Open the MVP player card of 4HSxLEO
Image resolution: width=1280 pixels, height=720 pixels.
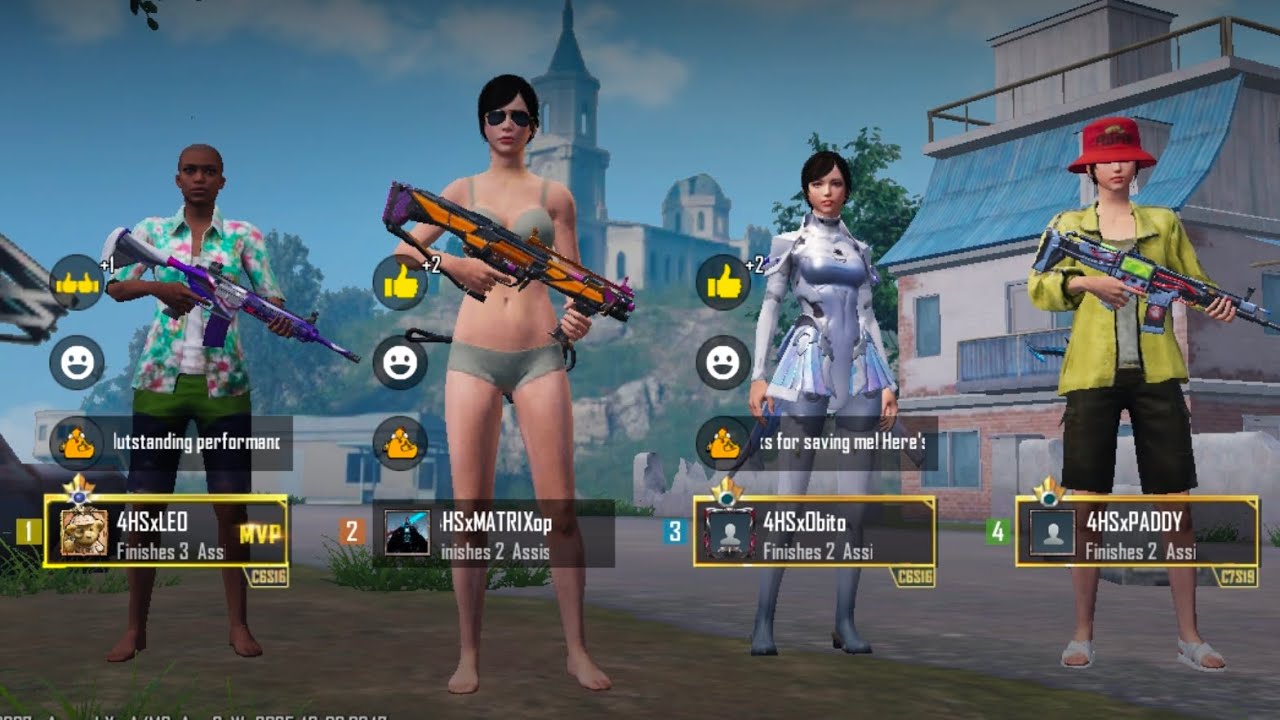[166, 532]
